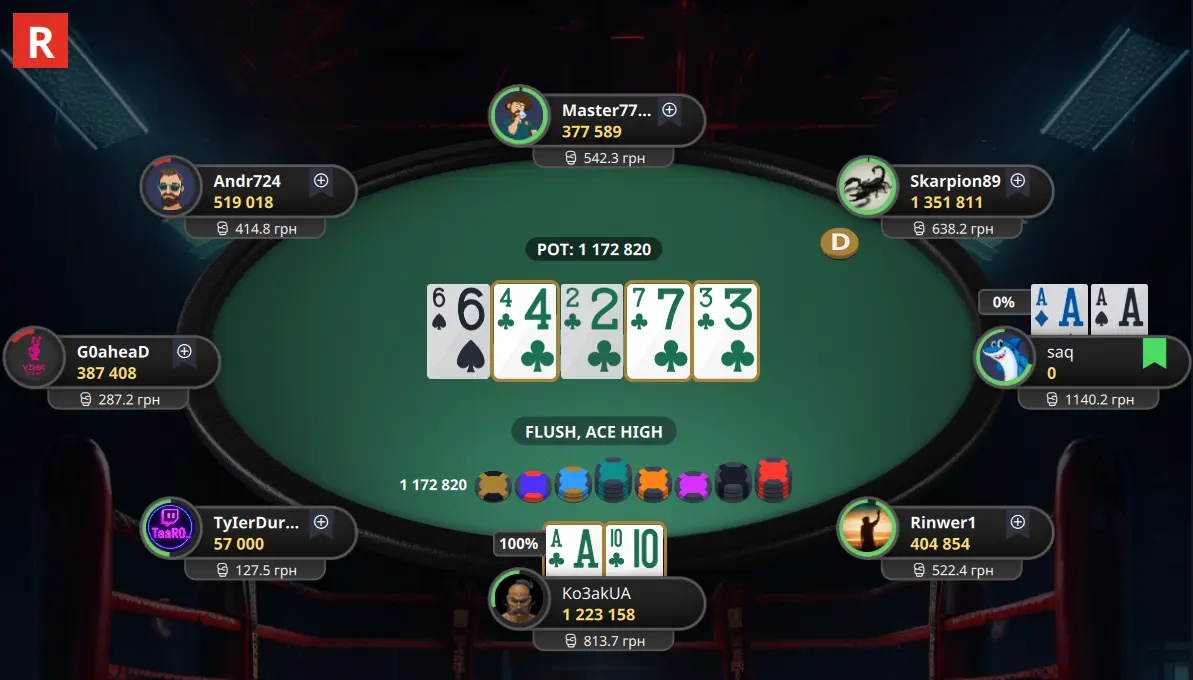Open Master77's player avatar

coord(519,116)
